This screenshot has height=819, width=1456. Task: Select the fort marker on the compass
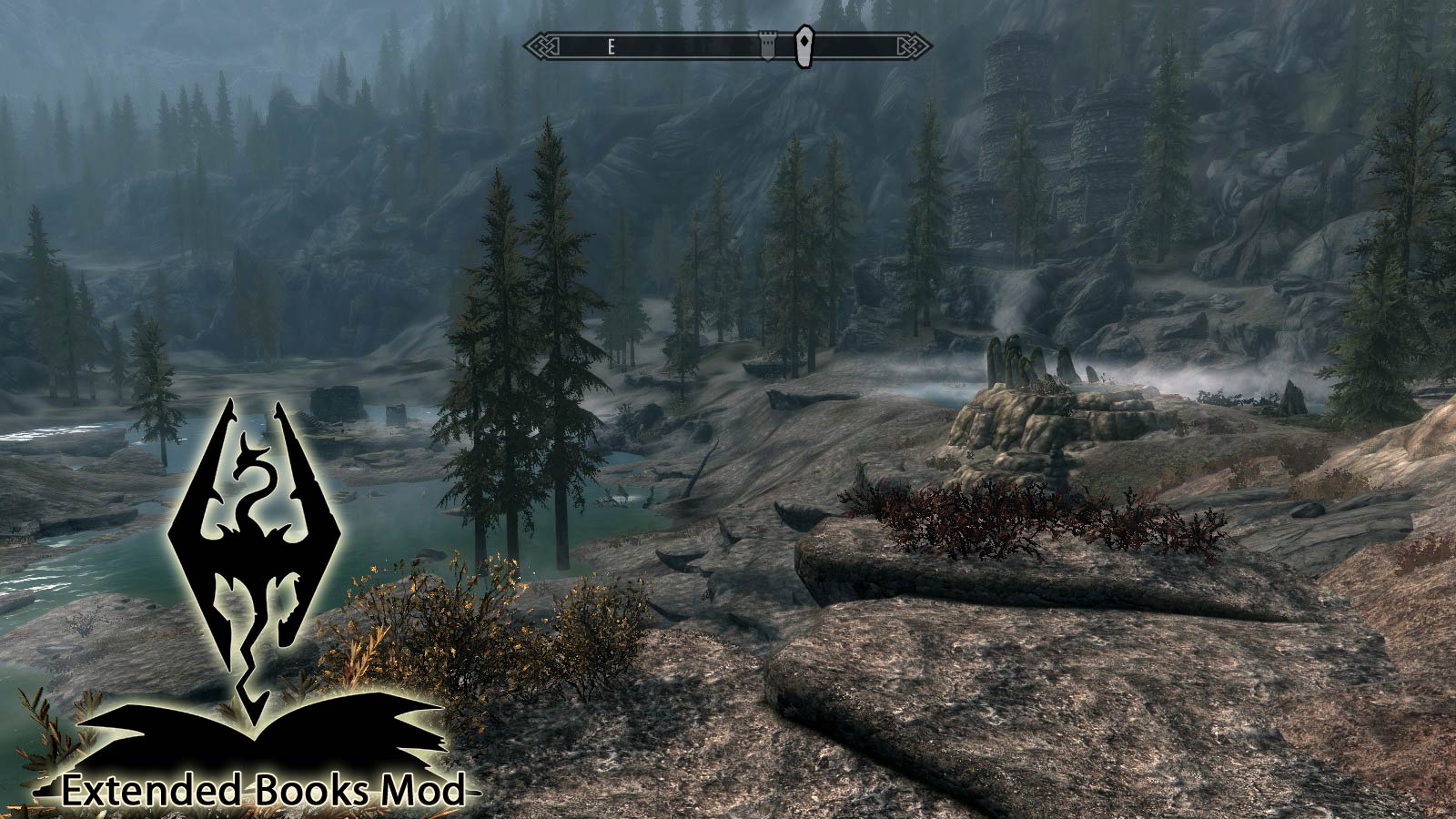[768, 44]
